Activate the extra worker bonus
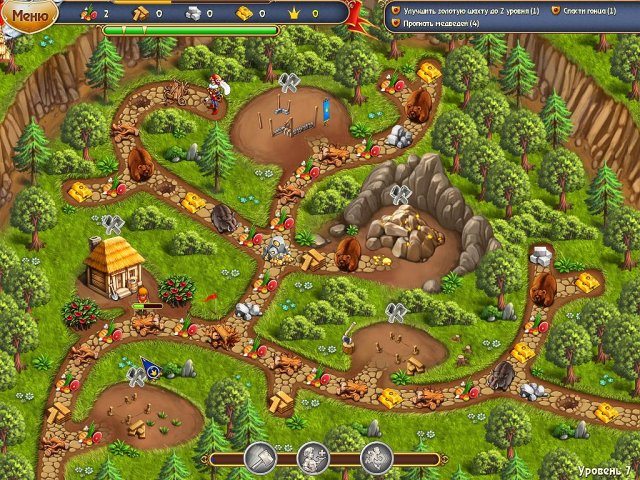Screen dimensions: 640x480 point(313,458)
